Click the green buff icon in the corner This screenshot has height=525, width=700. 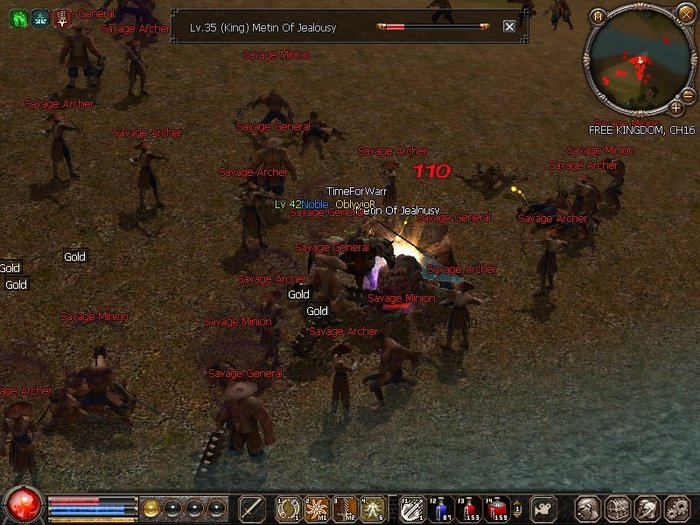click(17, 16)
